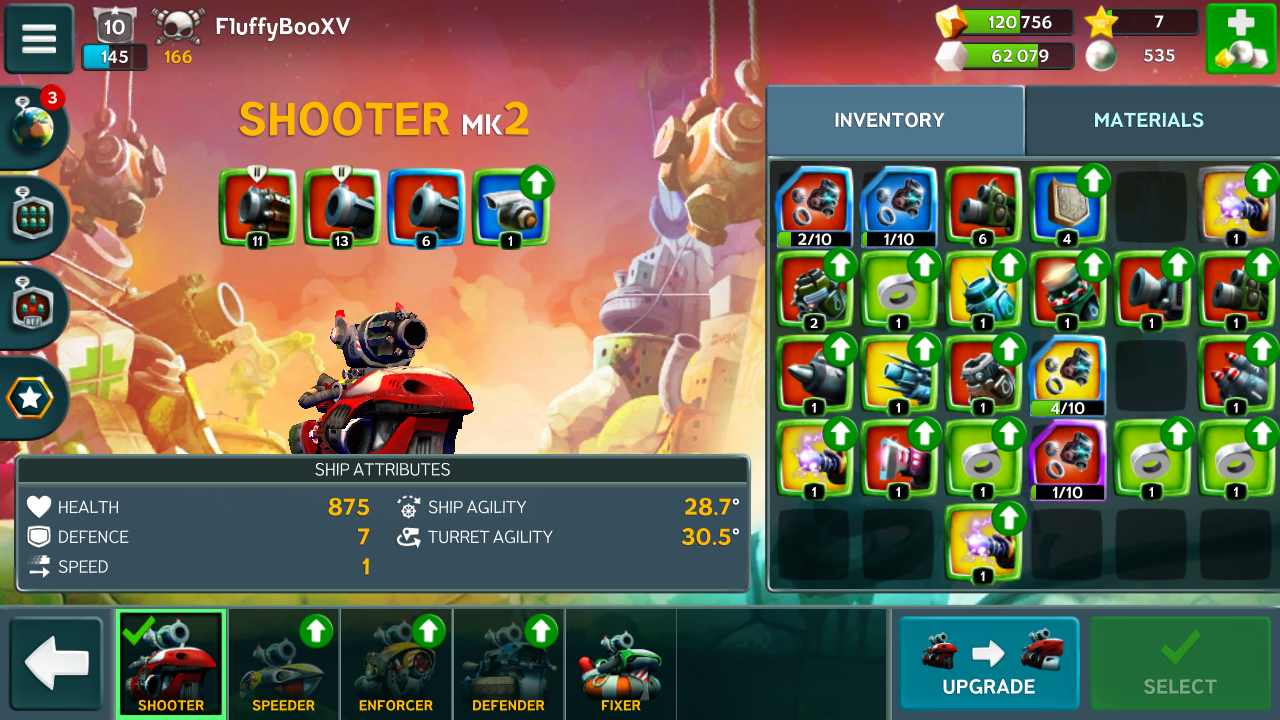Select the equipped blue item with upgrade arrow
Image resolution: width=1280 pixels, height=720 pixels.
pyautogui.click(x=510, y=207)
